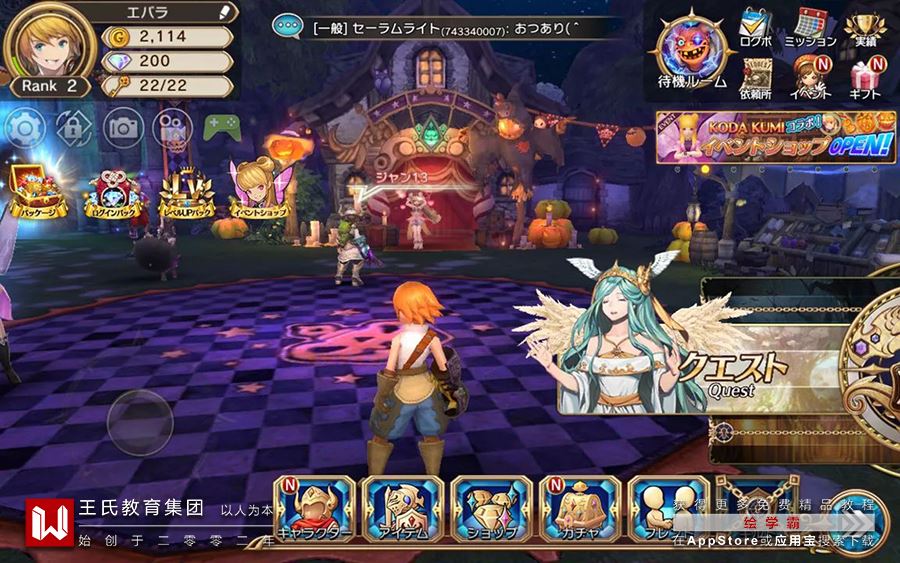Open the ログボ login bonus
Viewport: 900px width, 563px height.
pyautogui.click(x=756, y=27)
